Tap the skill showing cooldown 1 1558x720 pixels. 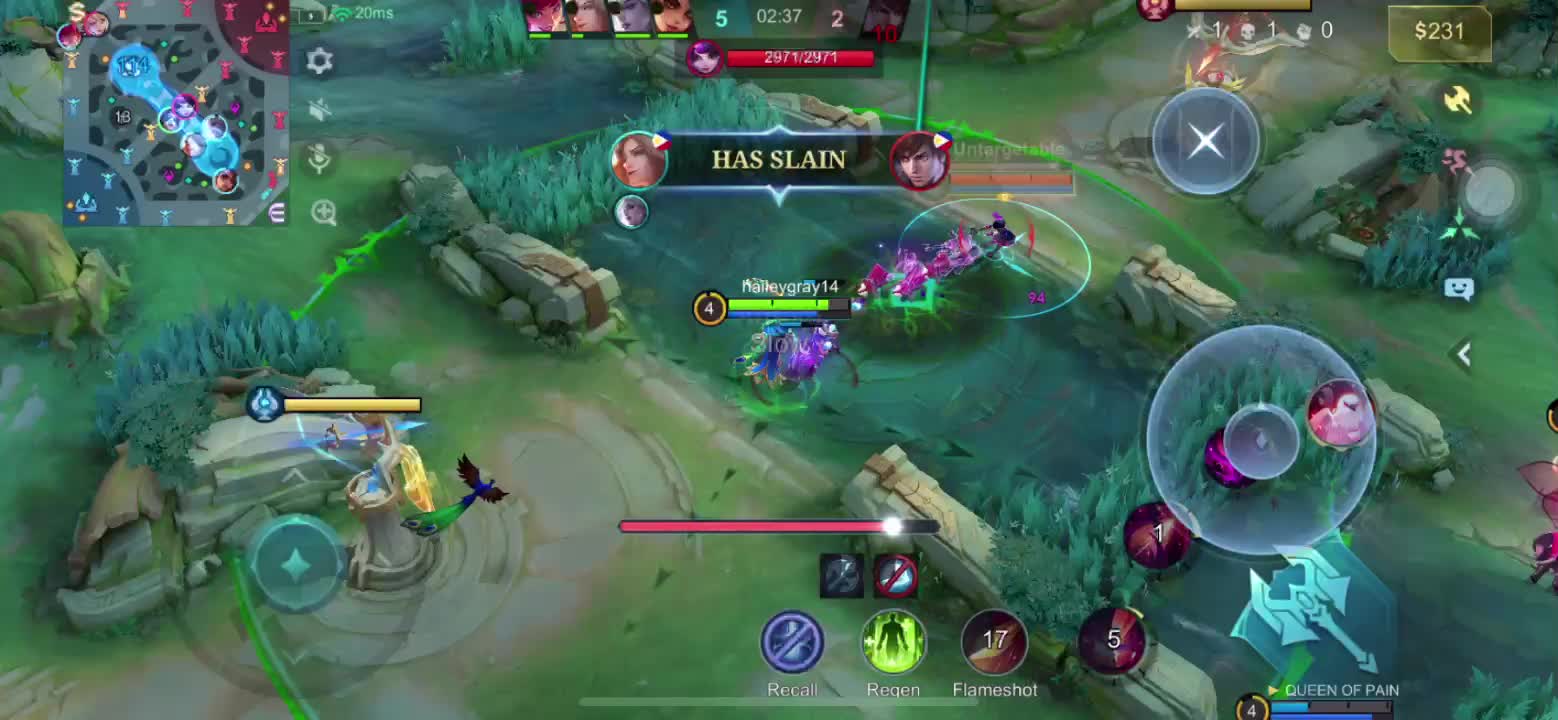coord(1157,536)
